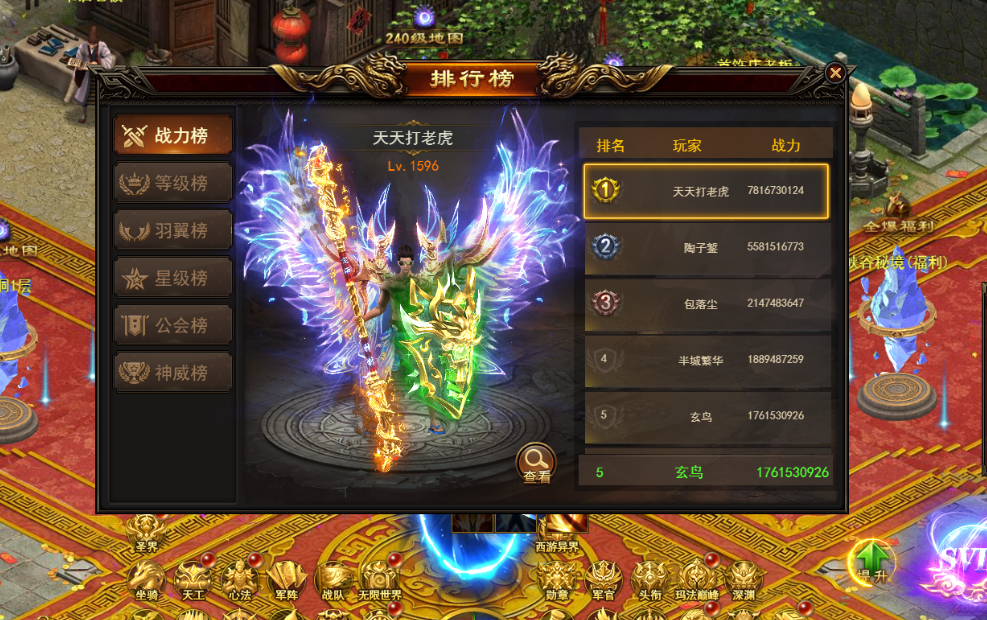Pick rank 4 player 半城繁华 row
The image size is (987, 620).
(x=706, y=359)
